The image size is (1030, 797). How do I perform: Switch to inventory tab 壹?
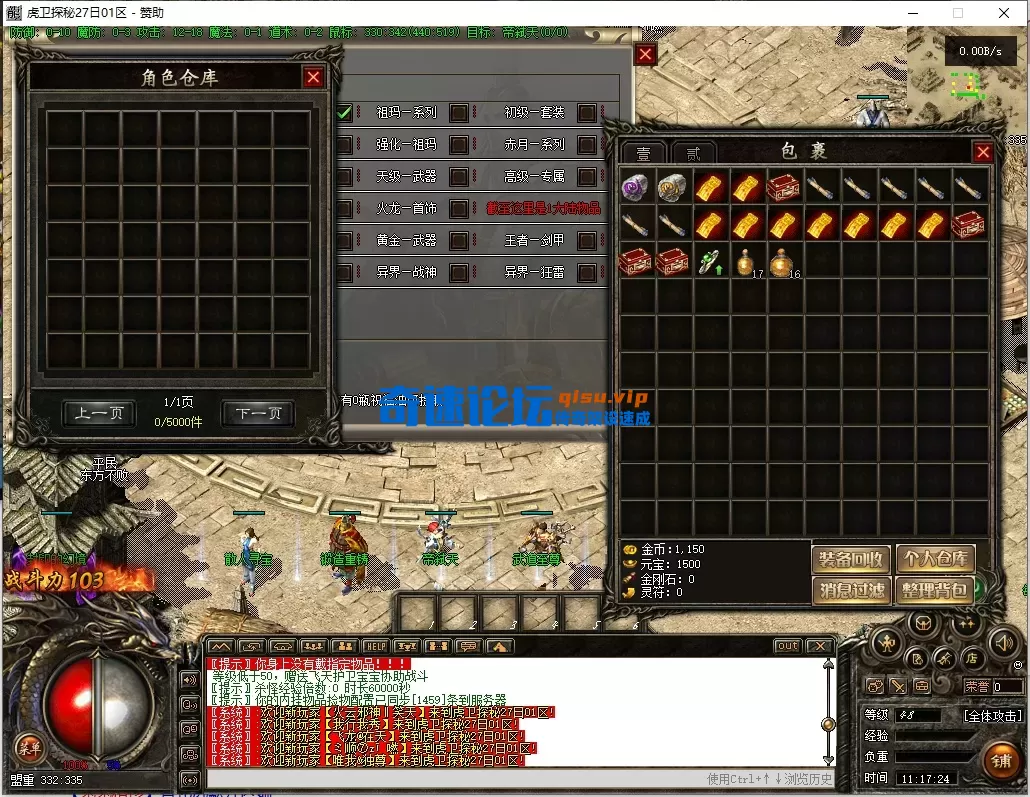tap(643, 153)
